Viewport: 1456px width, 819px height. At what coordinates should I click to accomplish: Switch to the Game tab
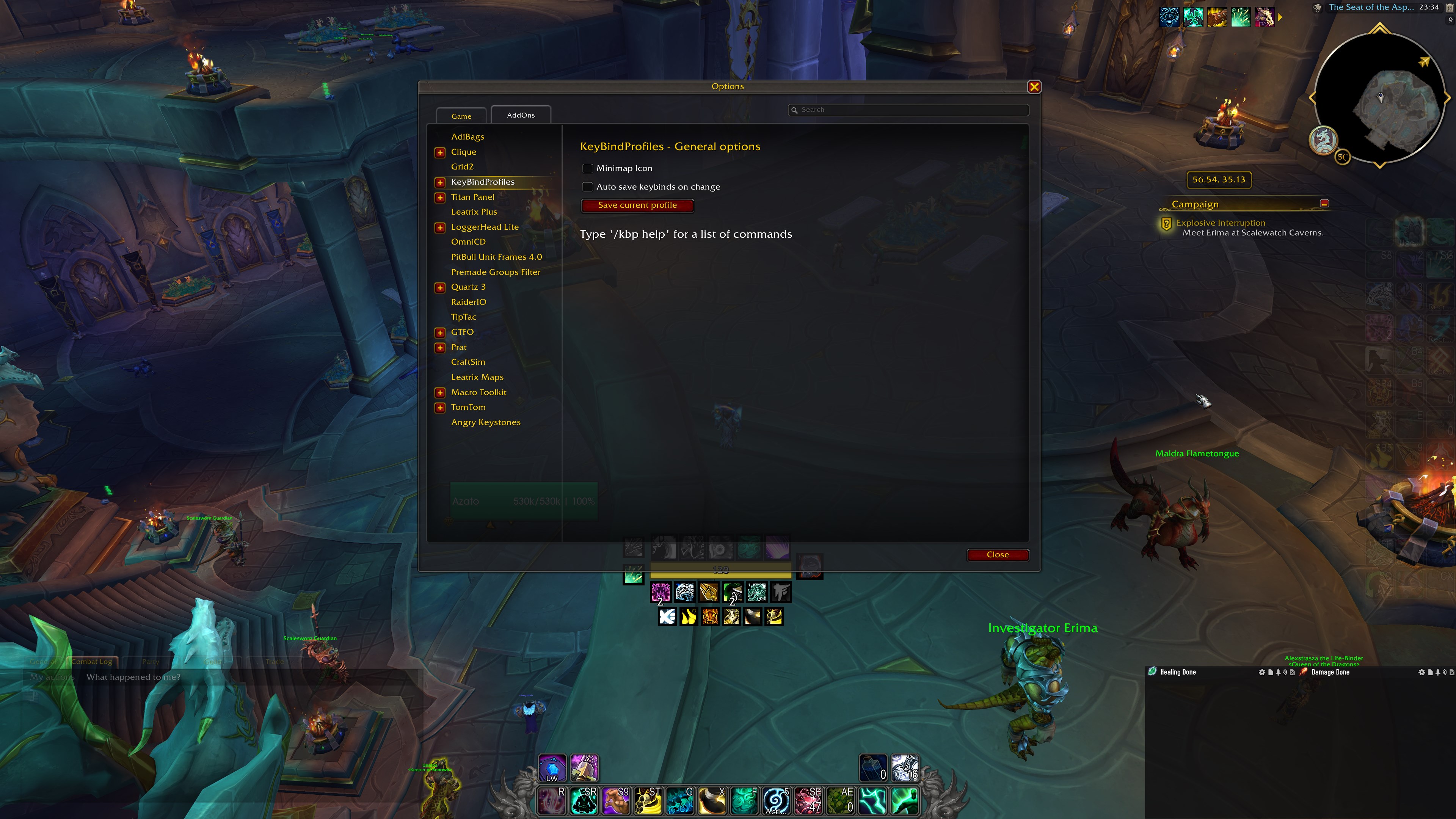[x=461, y=116]
